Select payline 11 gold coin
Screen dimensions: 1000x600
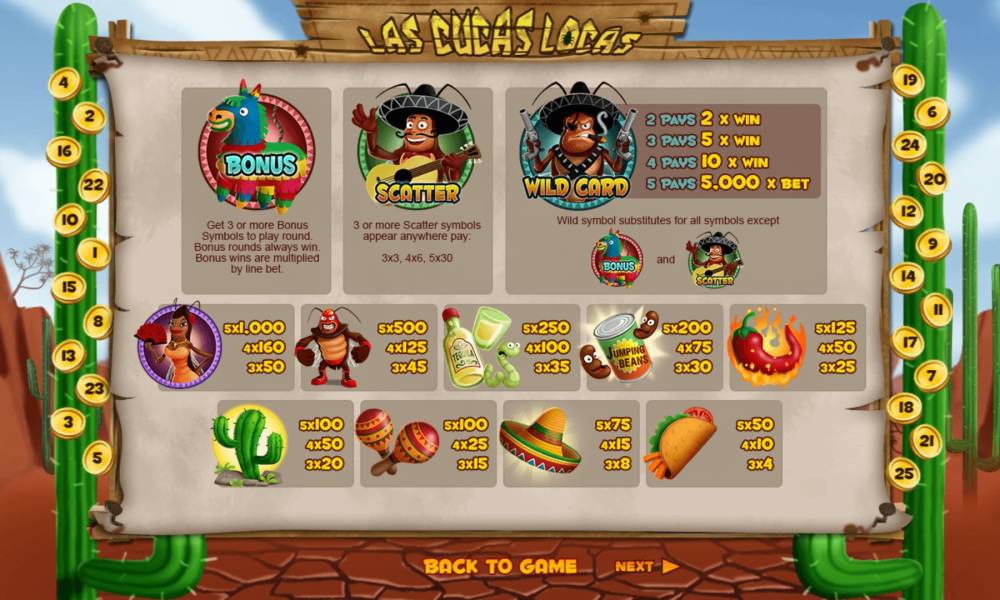coord(937,310)
